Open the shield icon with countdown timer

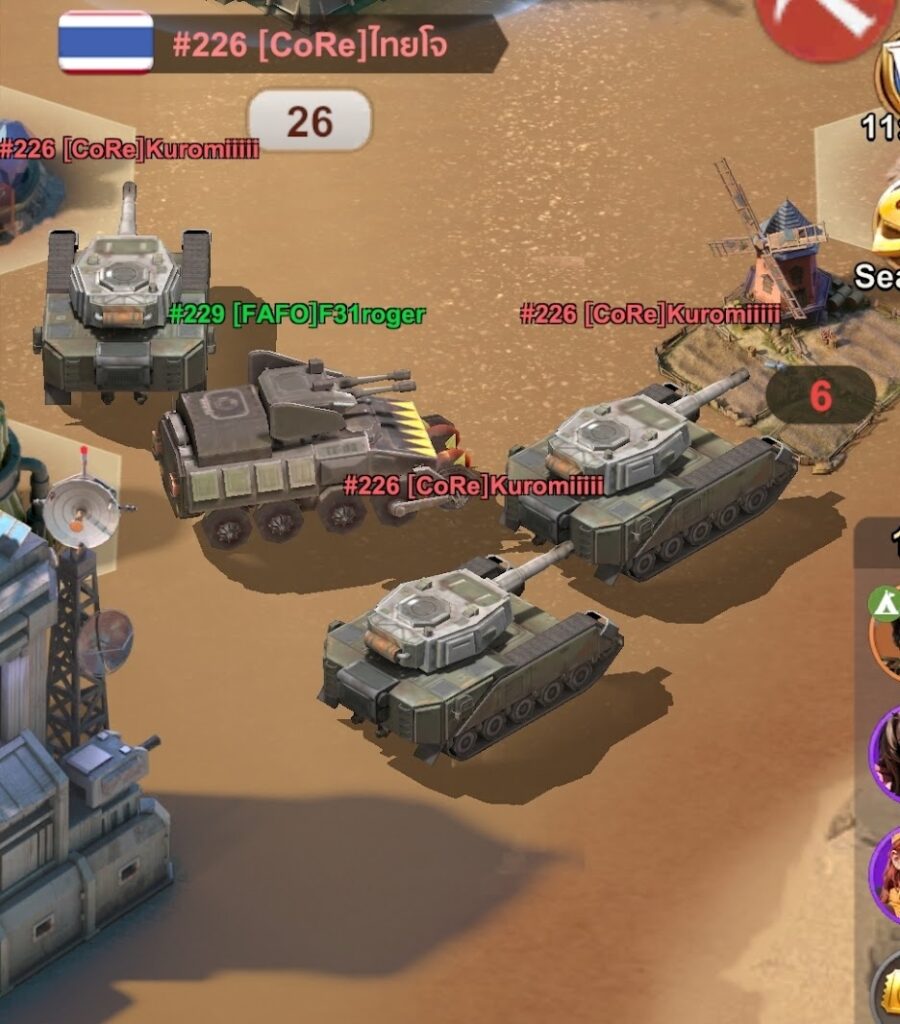(x=888, y=80)
